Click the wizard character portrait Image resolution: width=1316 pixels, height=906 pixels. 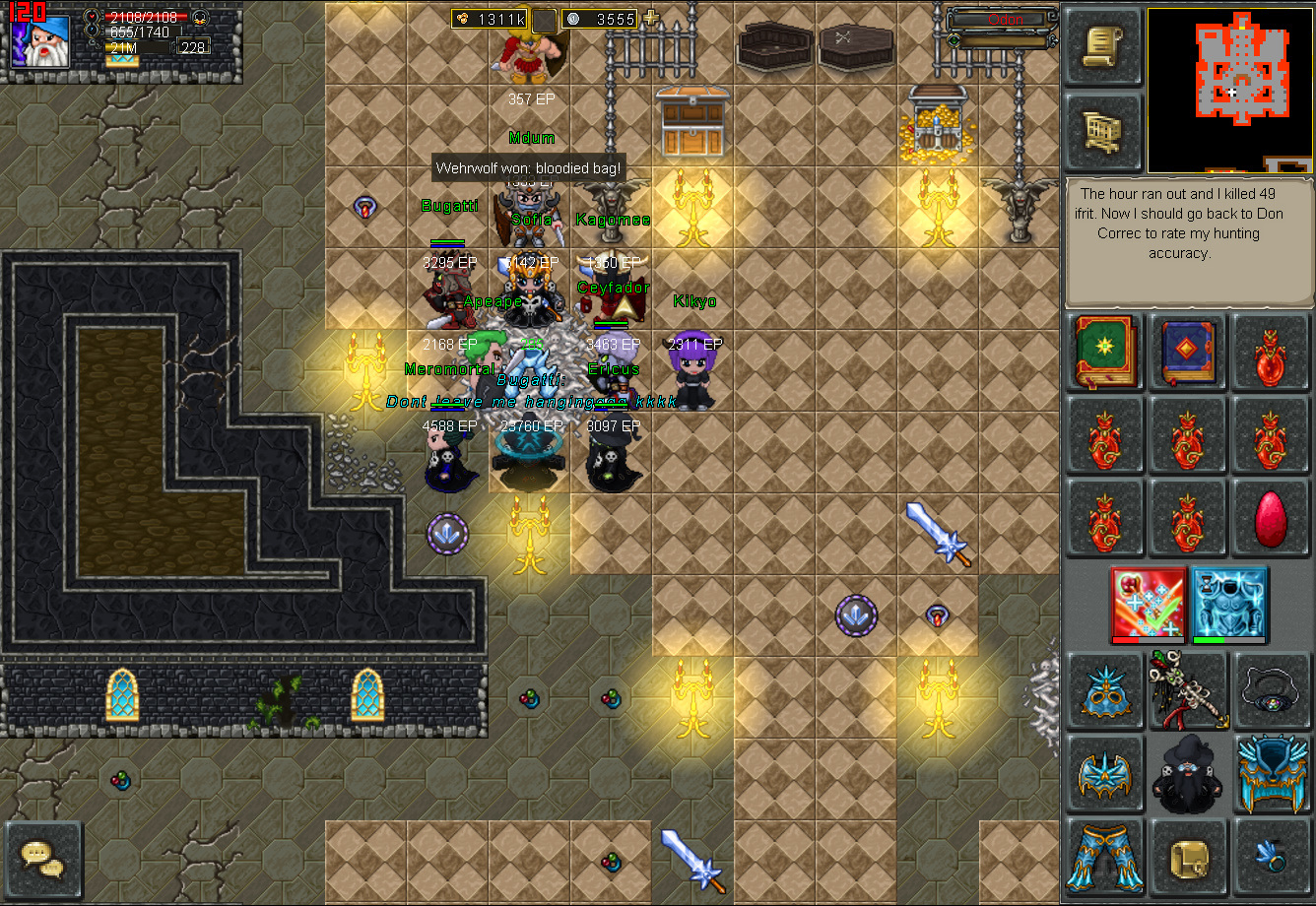[x=40, y=41]
